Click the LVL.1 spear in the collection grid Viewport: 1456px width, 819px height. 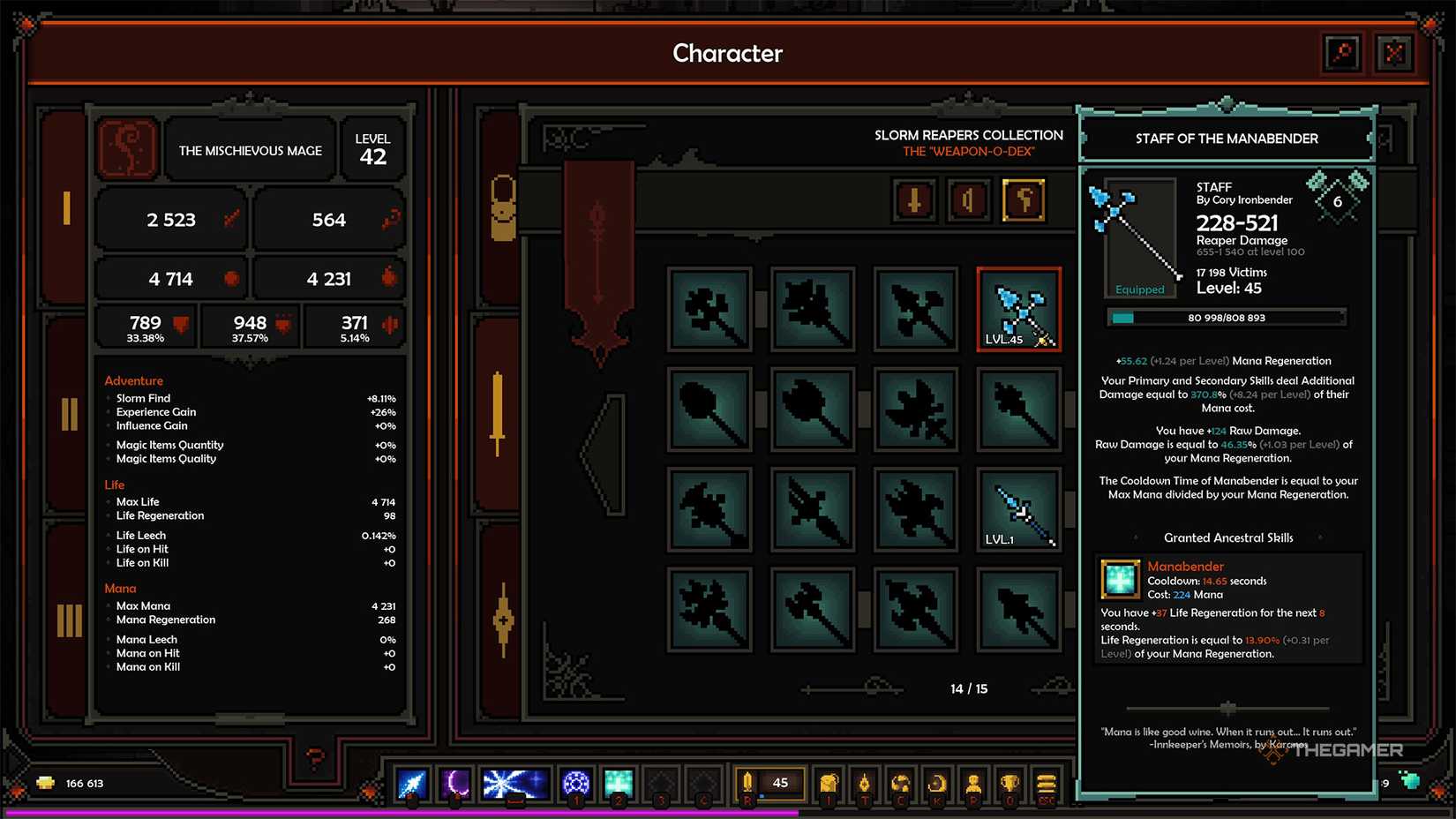pyautogui.click(x=1019, y=510)
